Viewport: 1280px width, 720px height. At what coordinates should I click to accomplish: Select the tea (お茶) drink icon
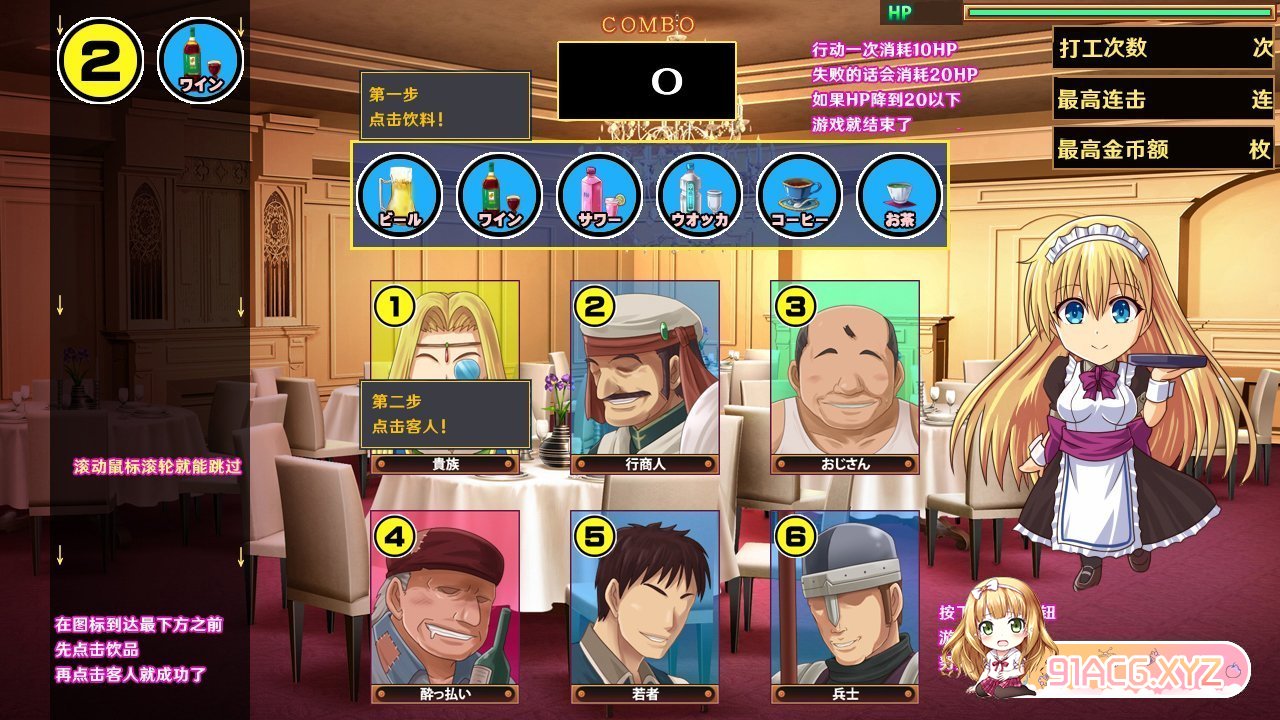900,195
